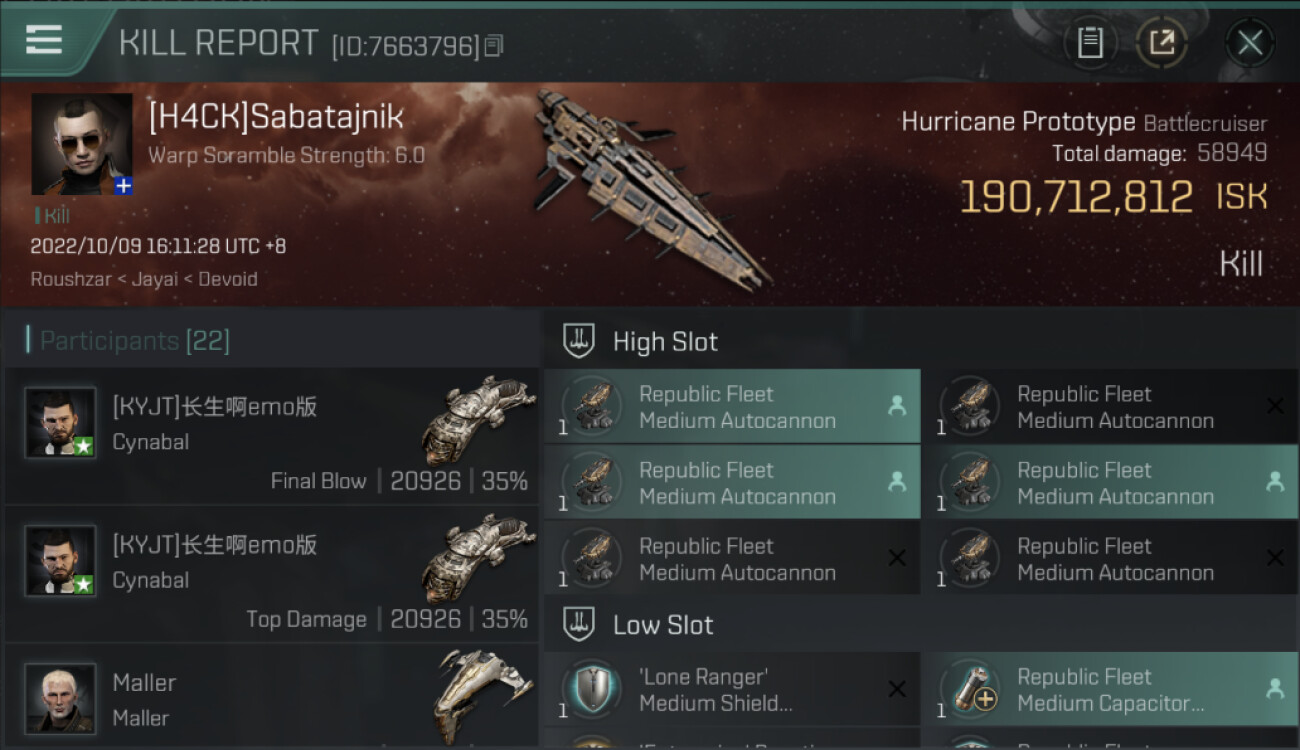The height and width of the screenshot is (750, 1300).
Task: Select the Final Blow Cynabal participant
Action: tap(272, 437)
